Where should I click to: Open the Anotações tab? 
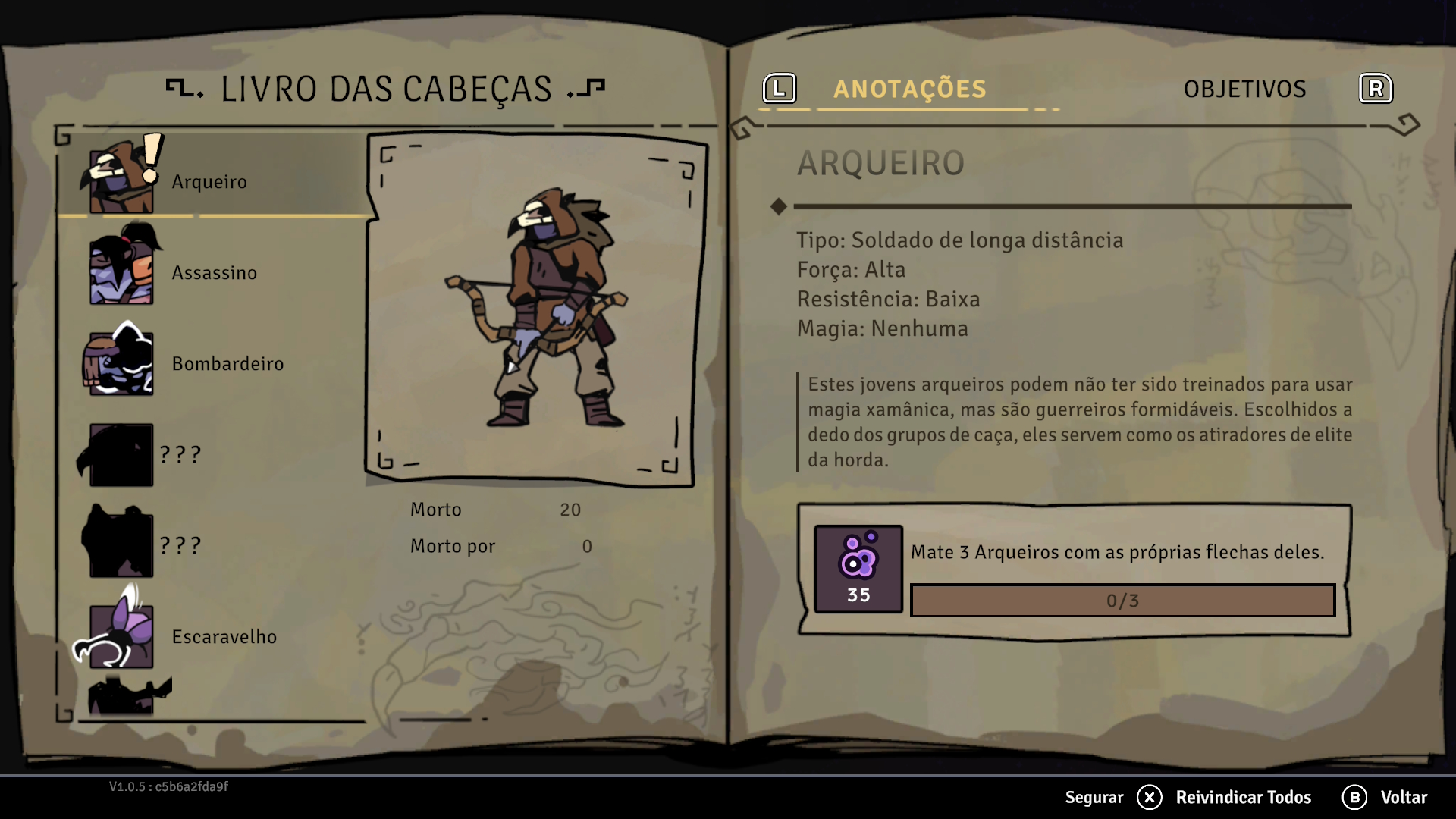click(909, 89)
